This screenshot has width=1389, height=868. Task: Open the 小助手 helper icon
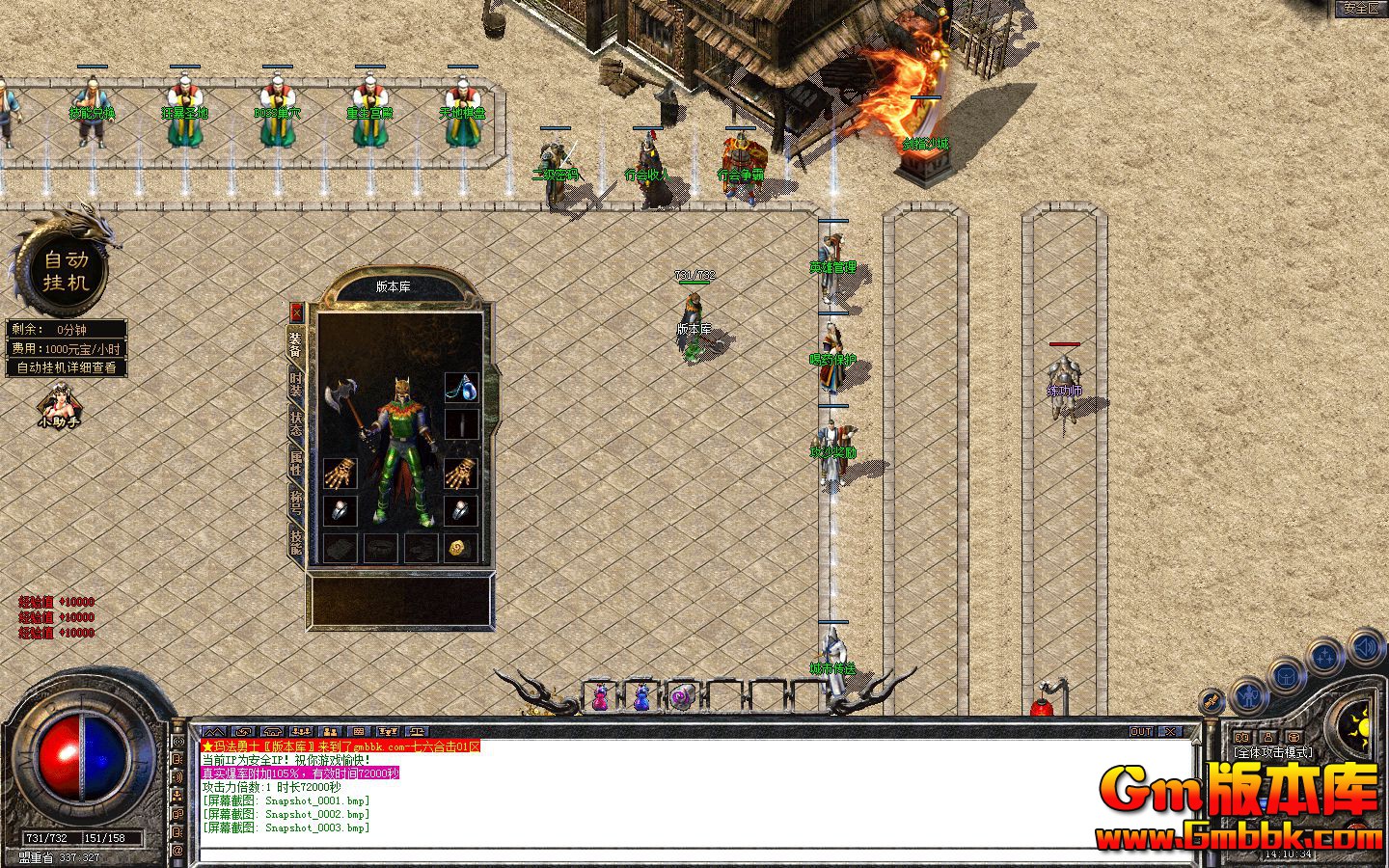point(59,406)
